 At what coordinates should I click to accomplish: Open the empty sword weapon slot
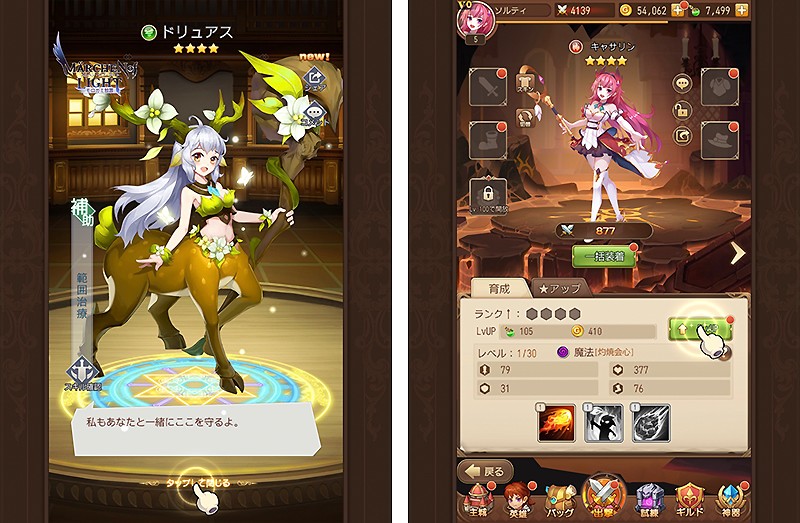[491, 87]
